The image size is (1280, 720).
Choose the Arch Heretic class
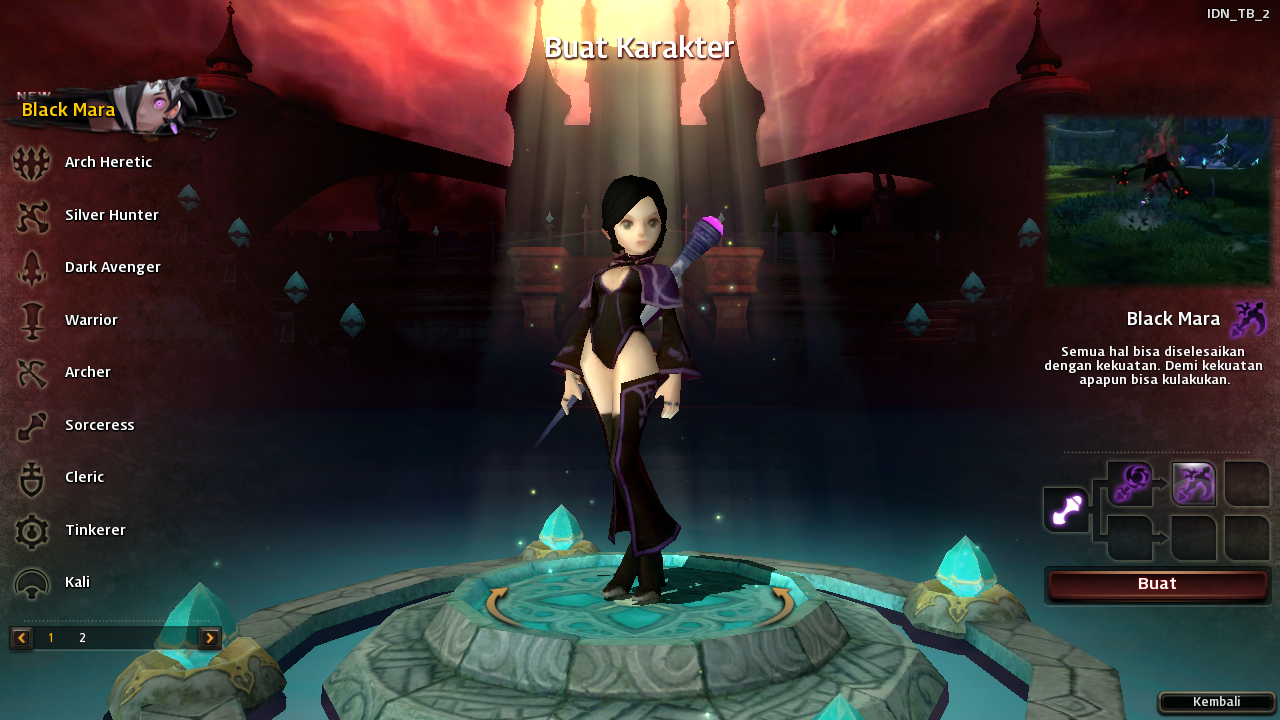tap(108, 162)
